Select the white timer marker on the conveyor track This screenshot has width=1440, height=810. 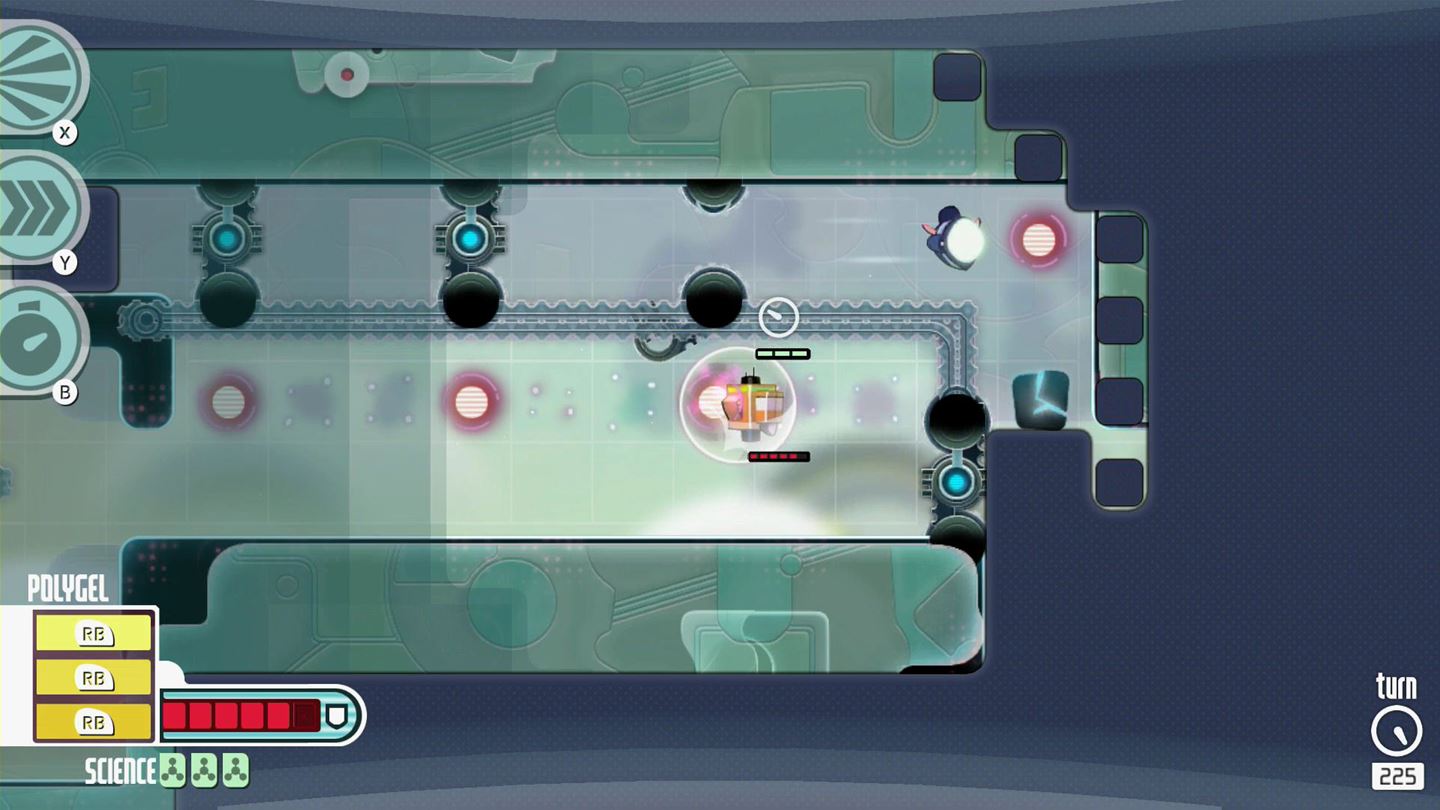(x=779, y=316)
